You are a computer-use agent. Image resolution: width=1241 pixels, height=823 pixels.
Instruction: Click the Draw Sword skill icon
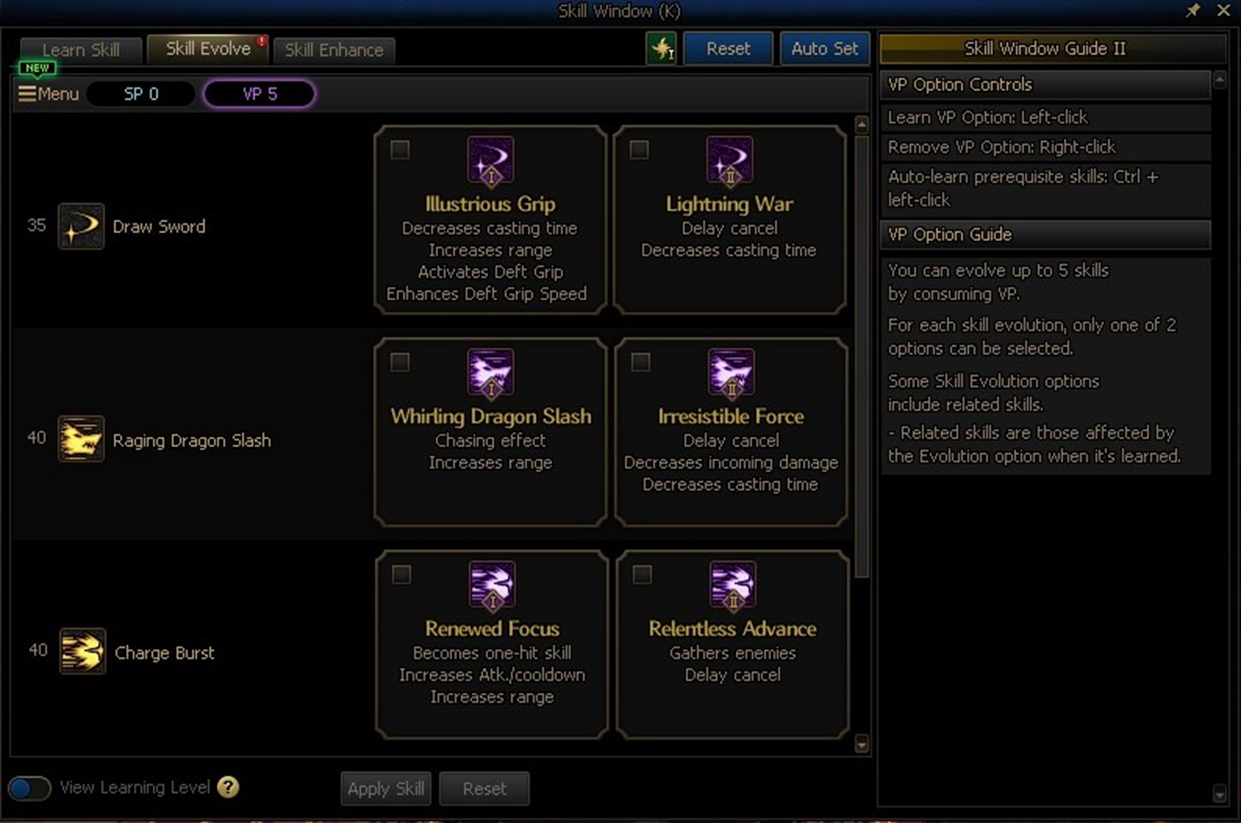coord(81,226)
